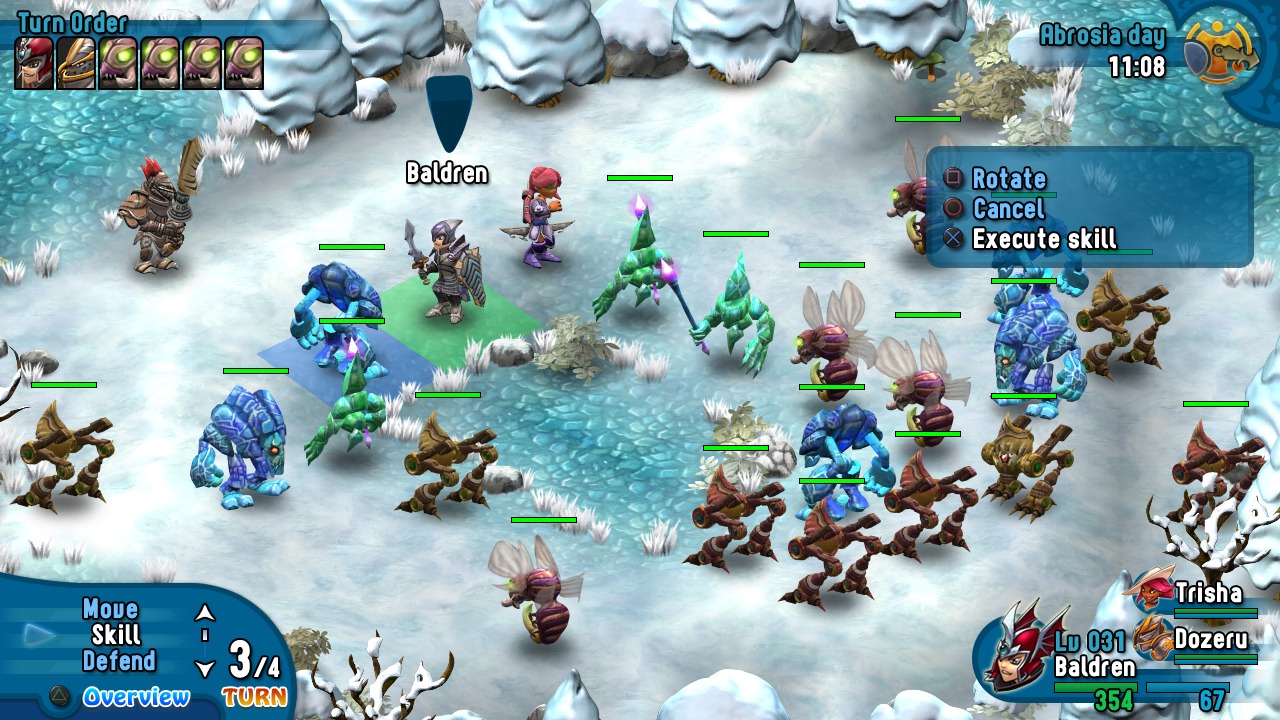
Task: Choose the Skill command
Action: (116, 635)
